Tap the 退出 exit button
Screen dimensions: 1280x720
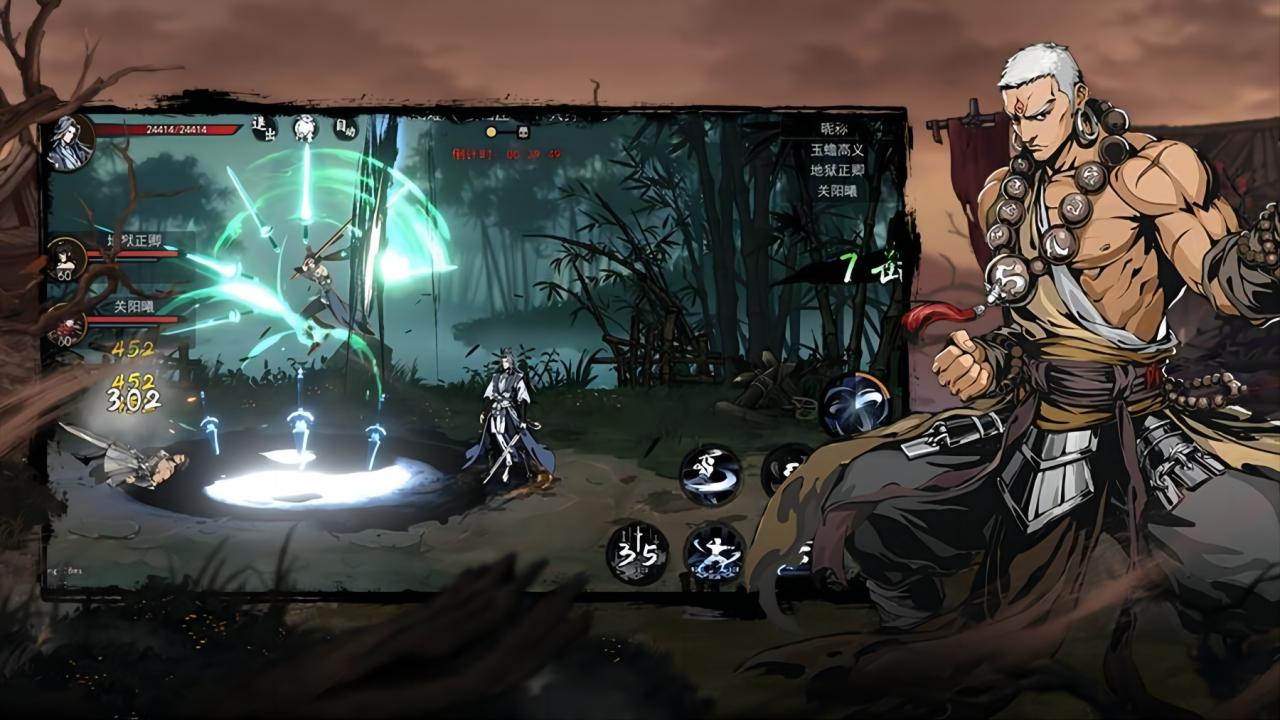point(264,128)
